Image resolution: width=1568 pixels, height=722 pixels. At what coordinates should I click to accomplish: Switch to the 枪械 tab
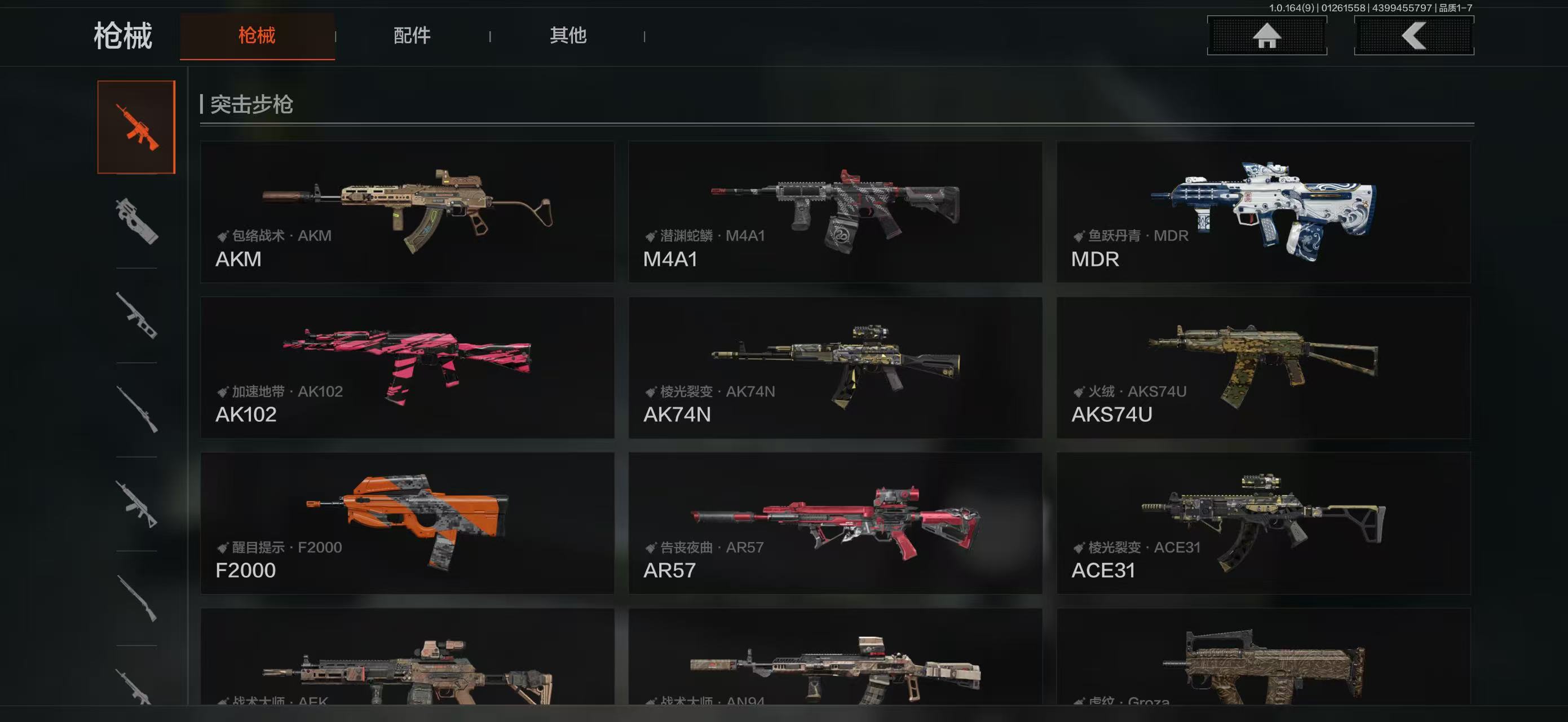point(257,36)
